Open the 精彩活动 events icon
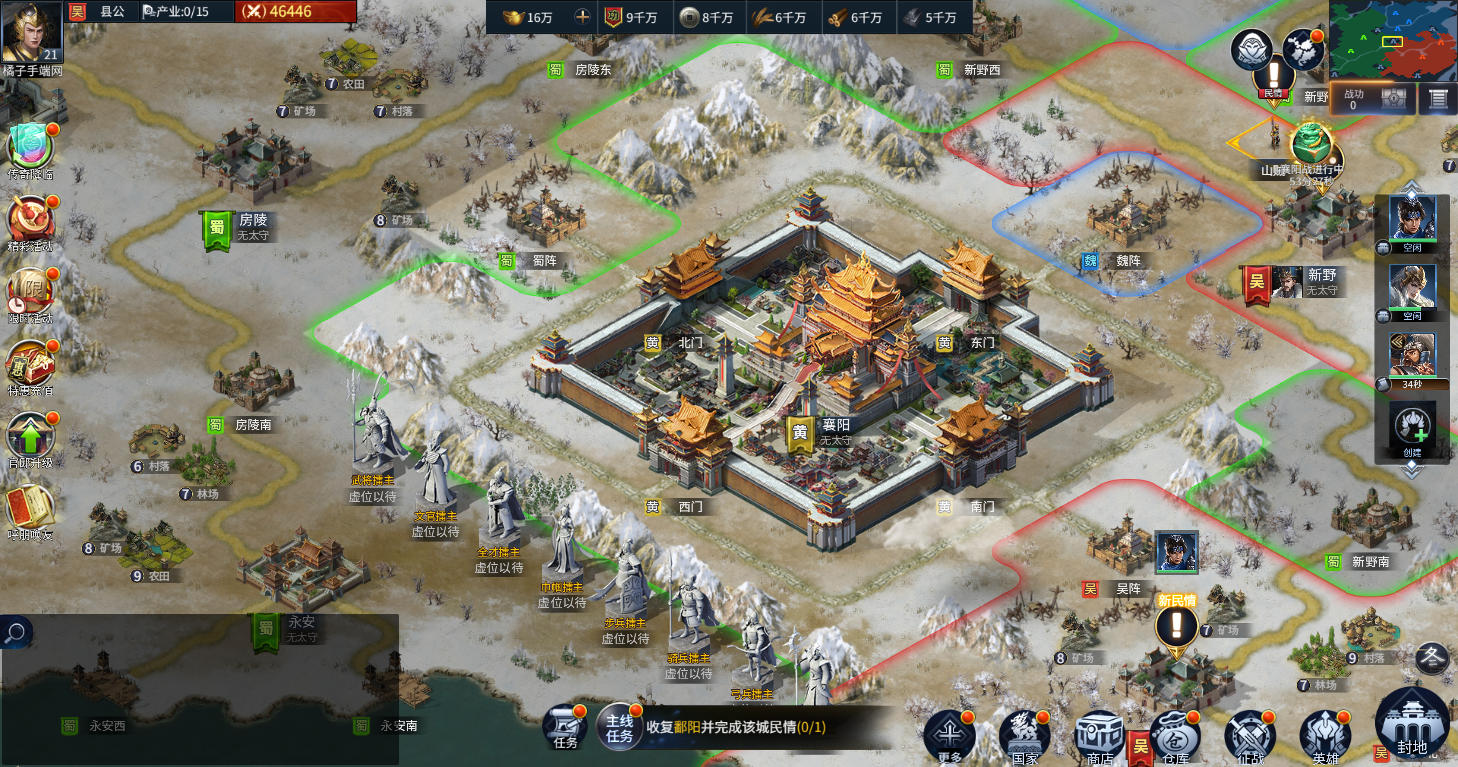 pos(31,219)
